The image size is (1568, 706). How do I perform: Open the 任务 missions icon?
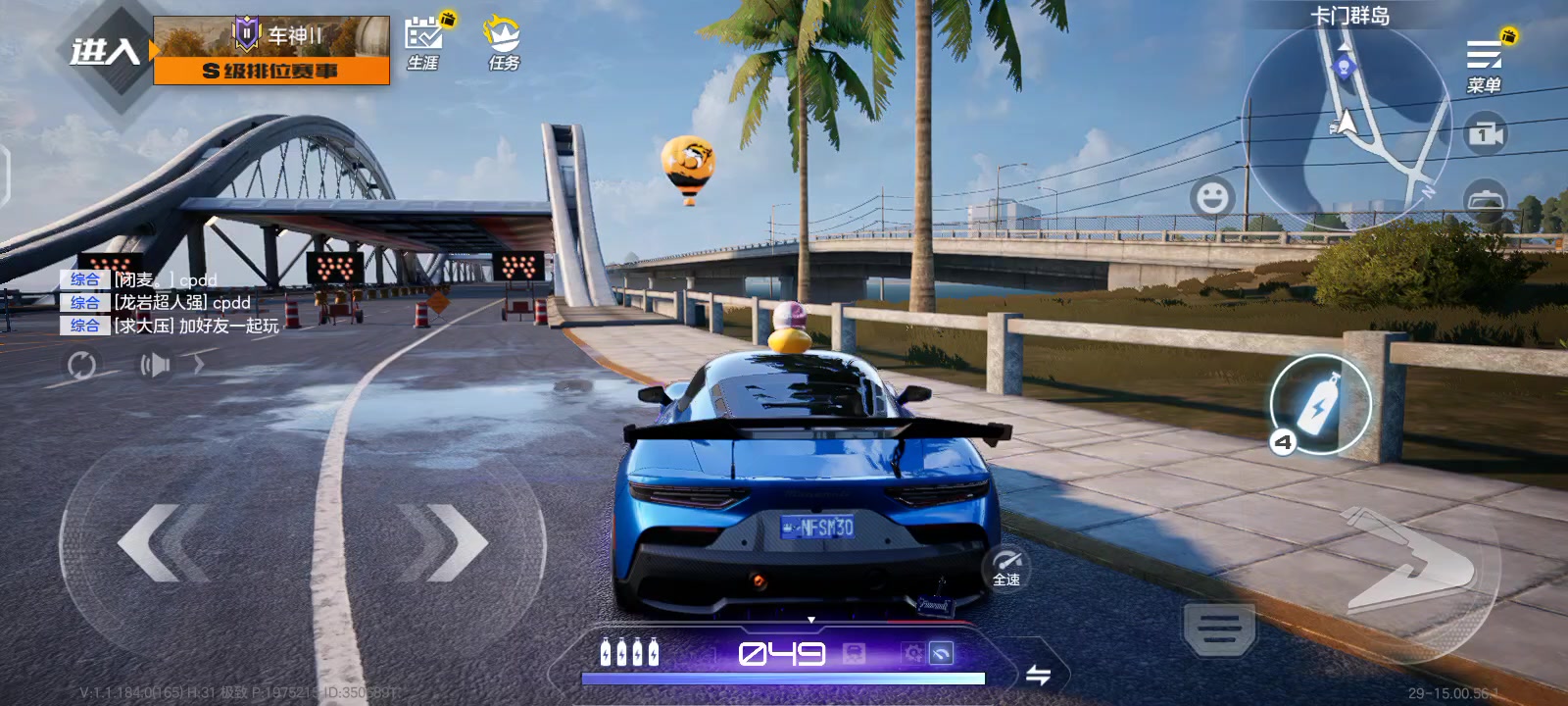click(504, 43)
